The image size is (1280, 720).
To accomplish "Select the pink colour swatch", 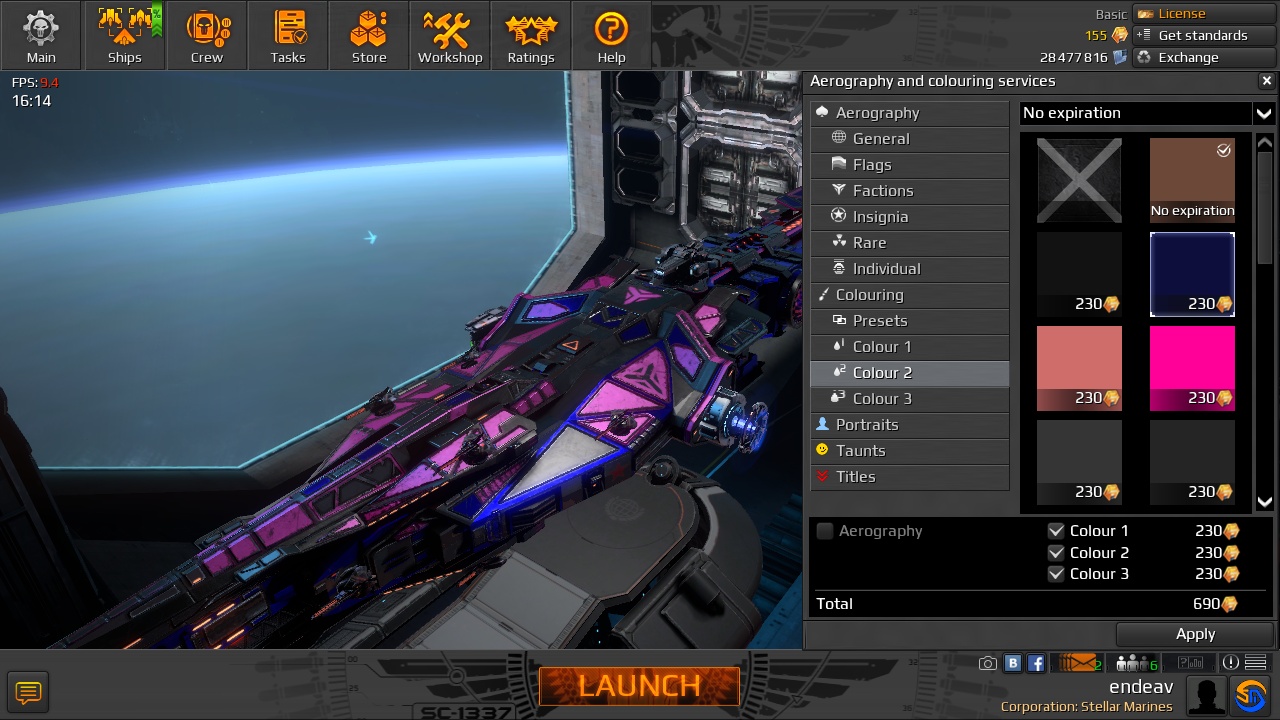I will pyautogui.click(x=1192, y=366).
